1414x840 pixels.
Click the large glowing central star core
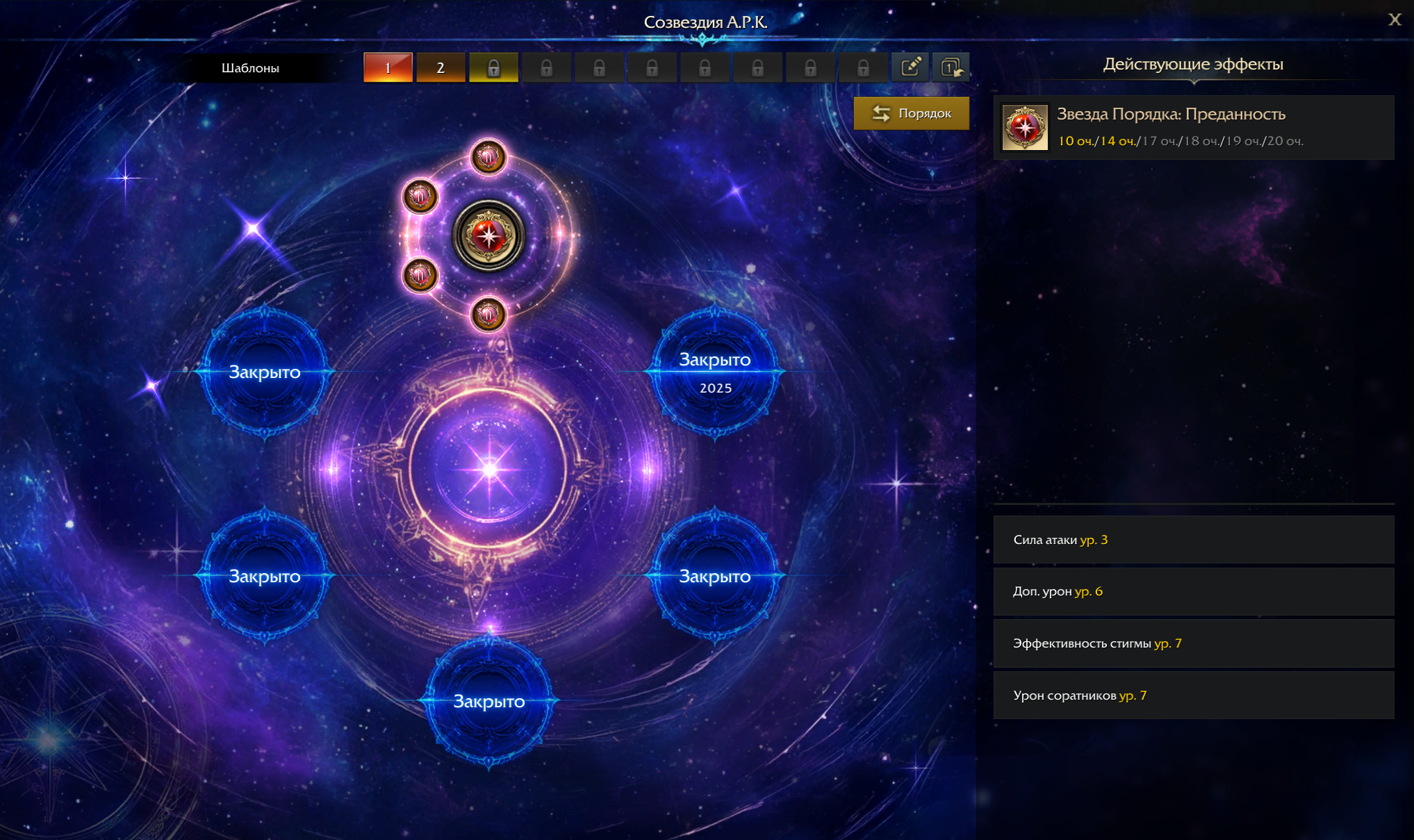click(x=489, y=470)
